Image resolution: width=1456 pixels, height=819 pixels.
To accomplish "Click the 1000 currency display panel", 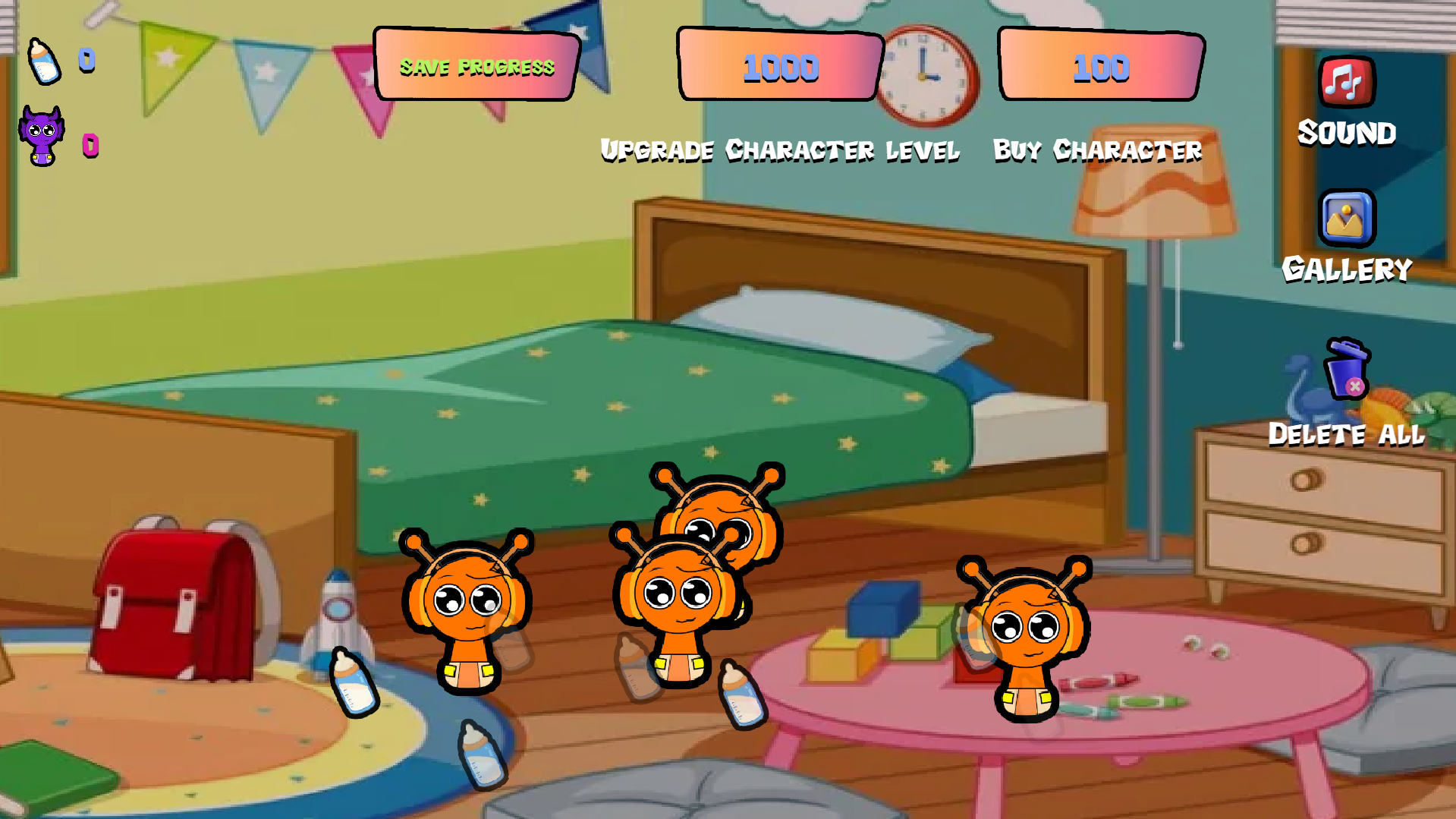I will (x=779, y=68).
